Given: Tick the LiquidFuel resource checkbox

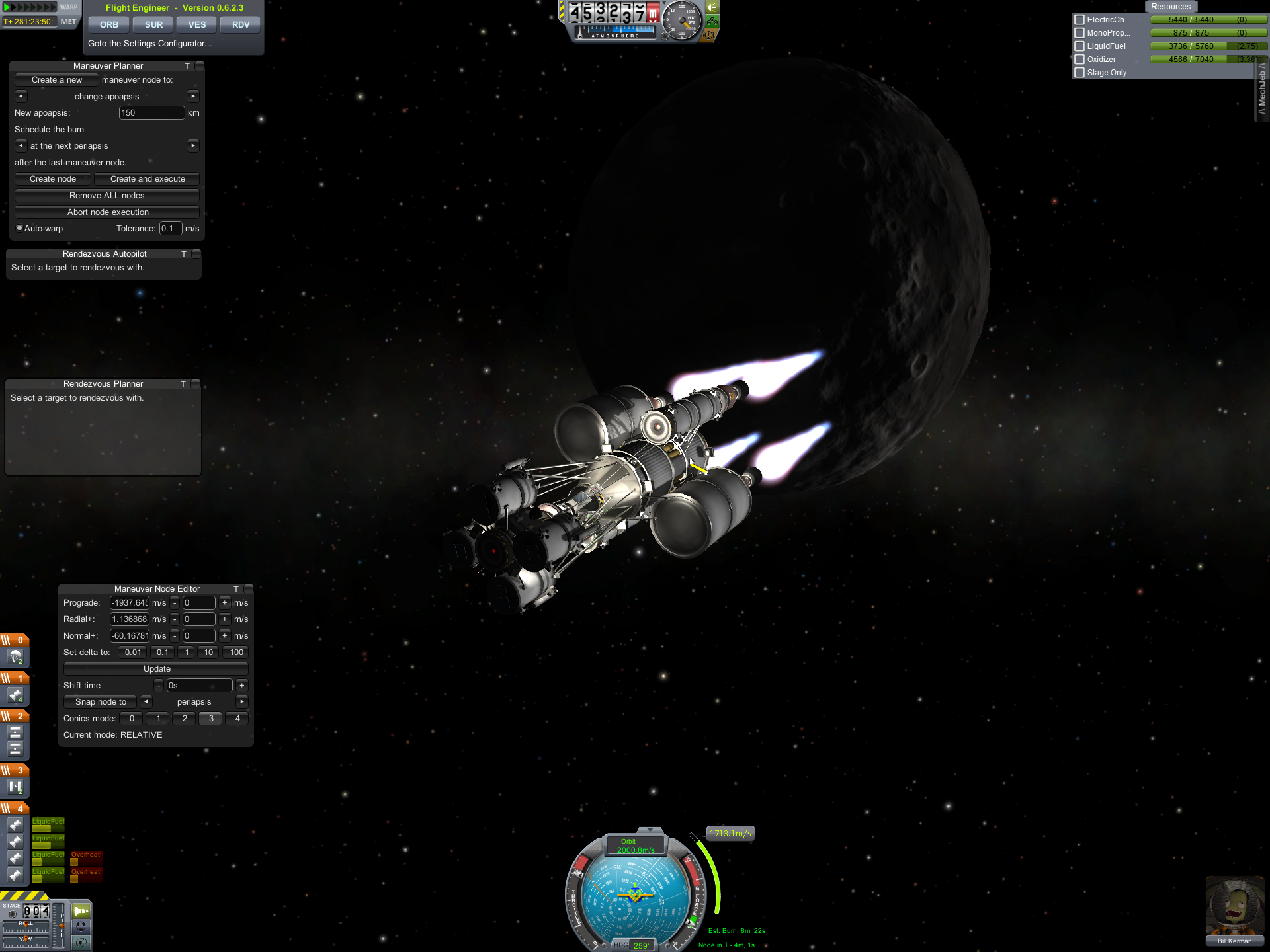Looking at the screenshot, I should (x=1079, y=46).
